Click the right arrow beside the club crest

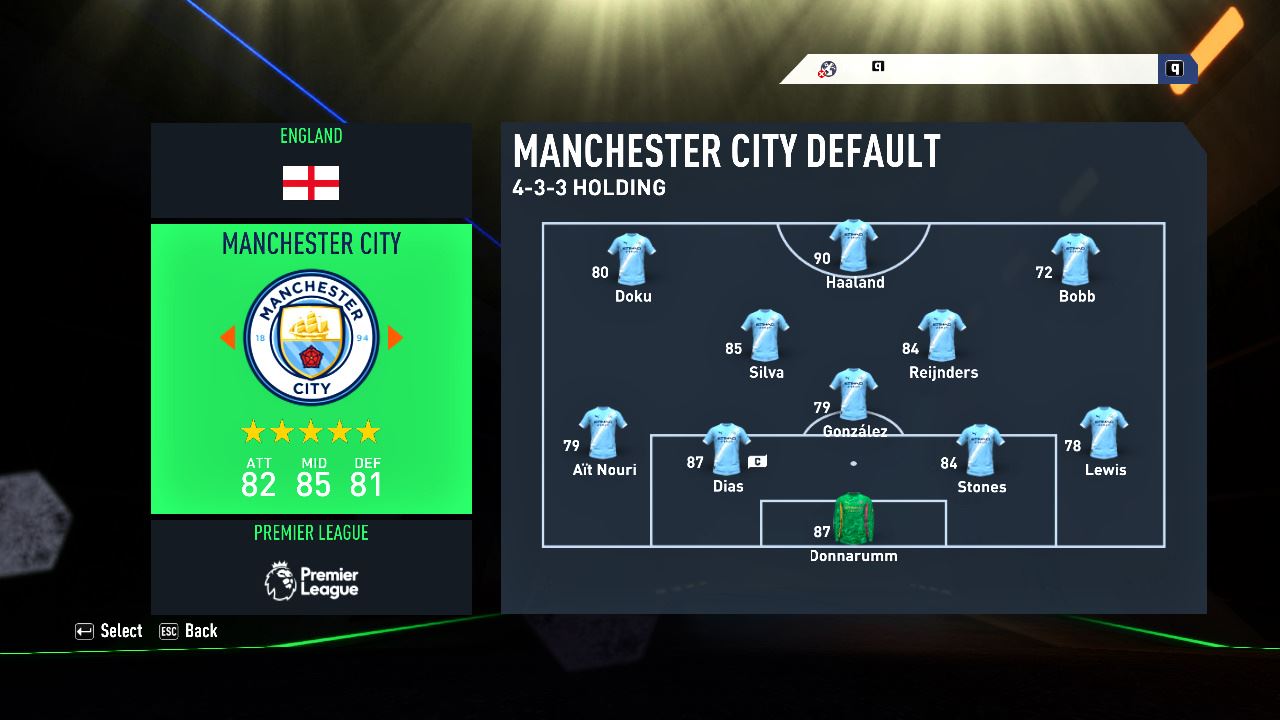395,338
